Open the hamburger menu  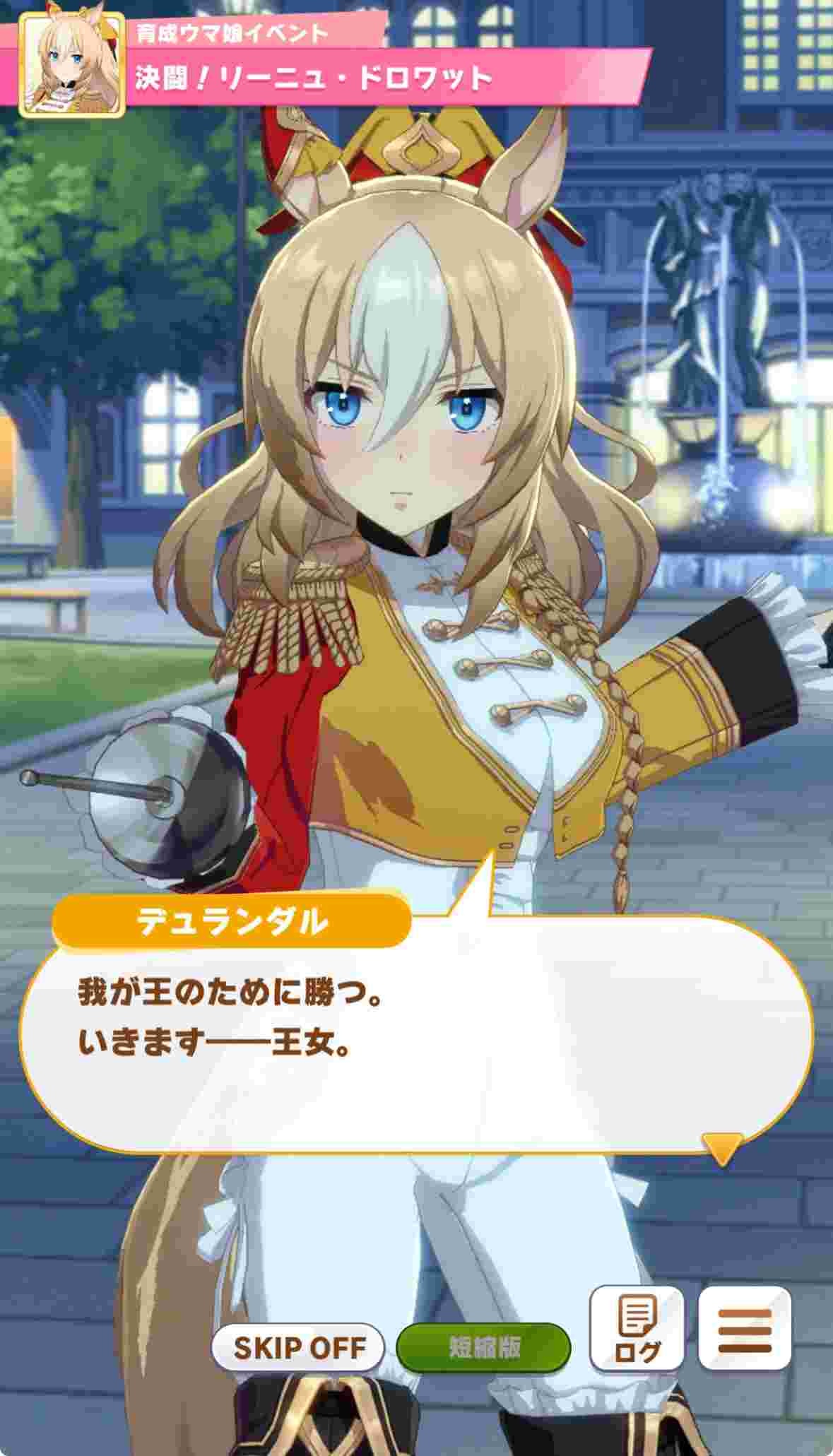tap(744, 1328)
